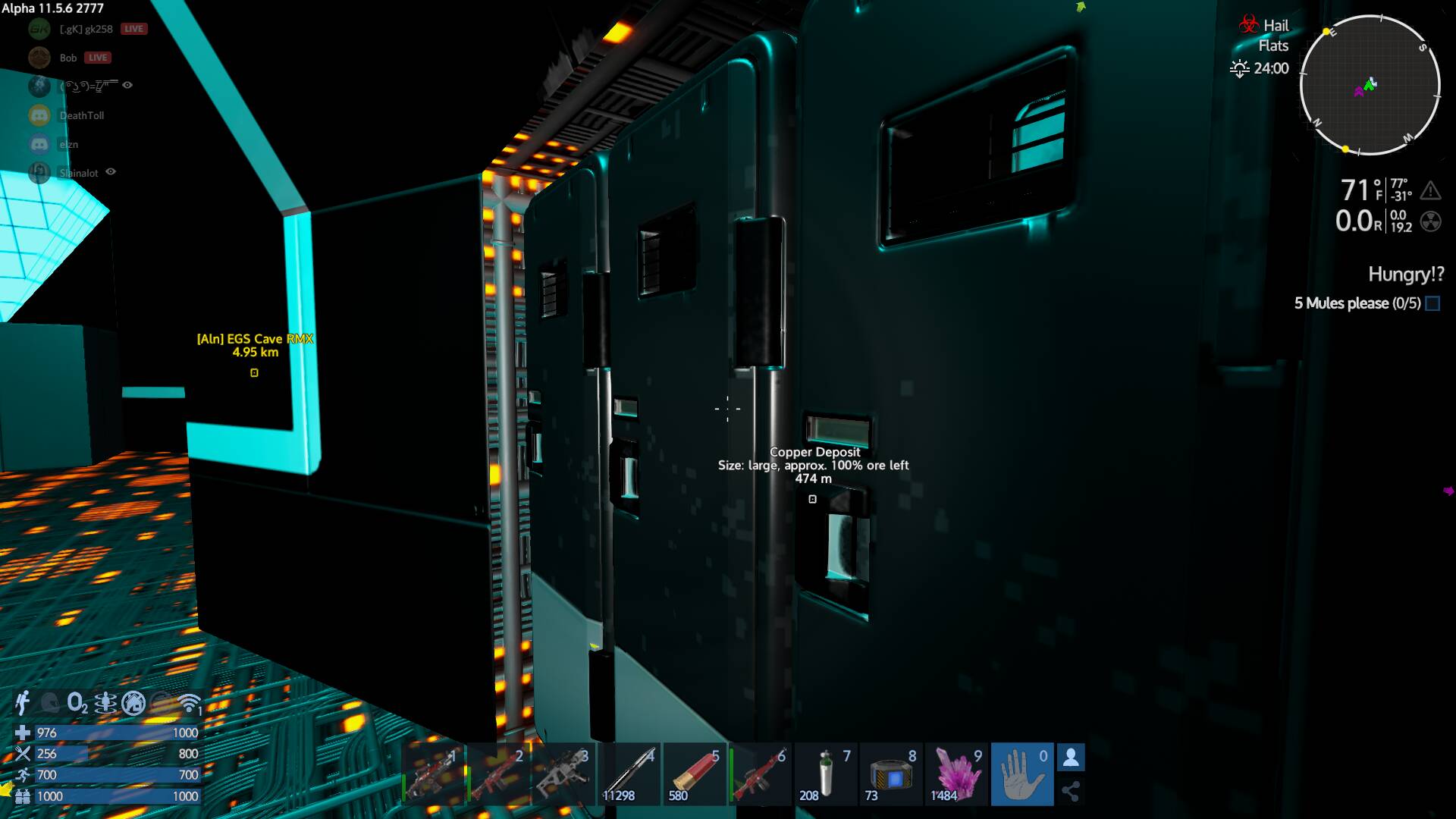Pick the red shotgun shells slot
This screenshot has height=819, width=1456.
pos(694,775)
